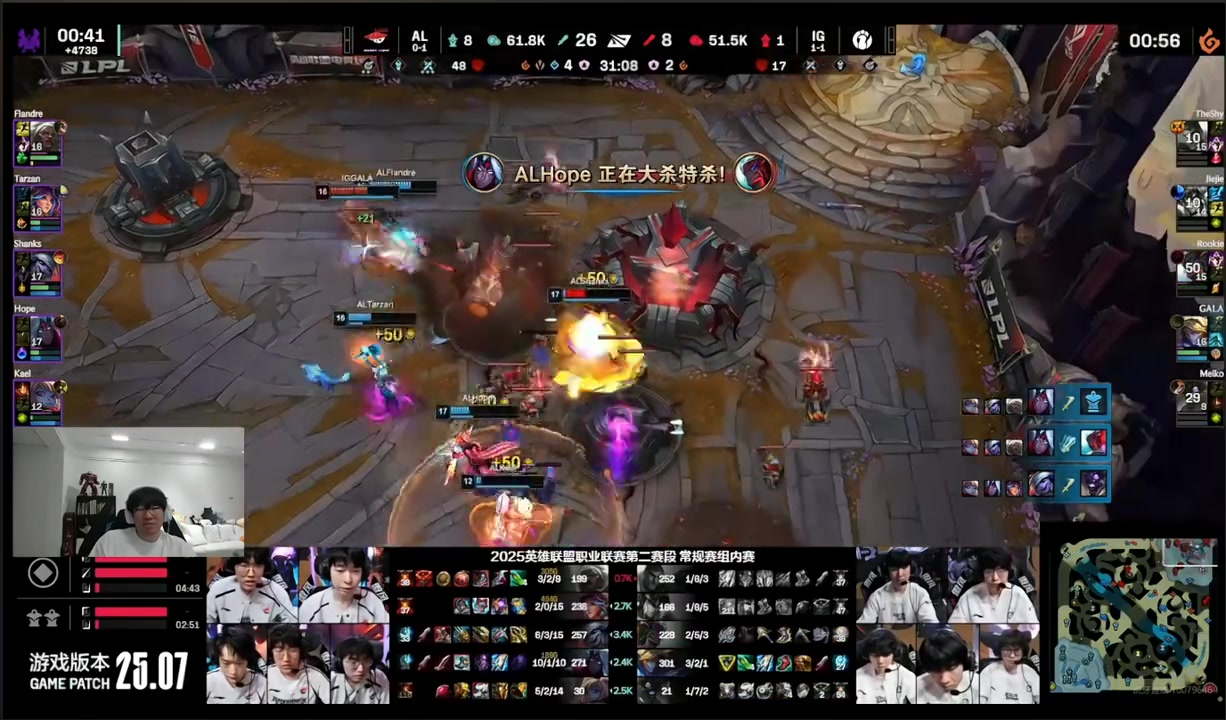The width and height of the screenshot is (1226, 720).
Task: Select TheShy's champion portrait
Action: (x=1195, y=140)
